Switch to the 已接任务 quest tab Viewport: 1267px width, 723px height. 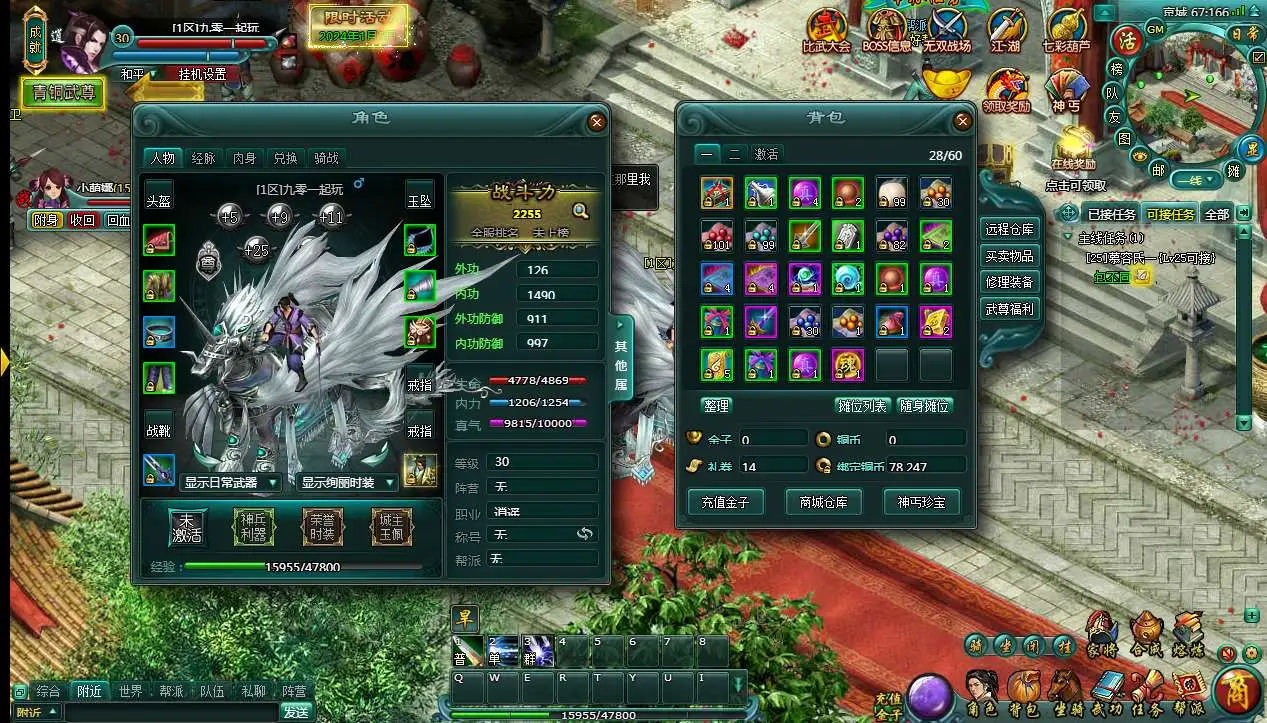click(1111, 214)
